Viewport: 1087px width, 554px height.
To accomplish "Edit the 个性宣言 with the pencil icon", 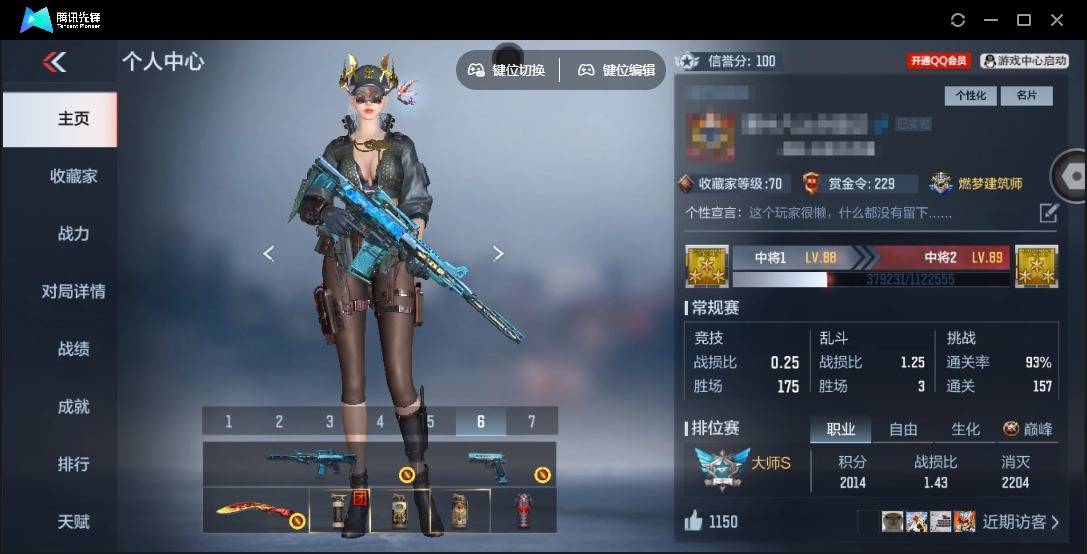I will tap(1048, 212).
